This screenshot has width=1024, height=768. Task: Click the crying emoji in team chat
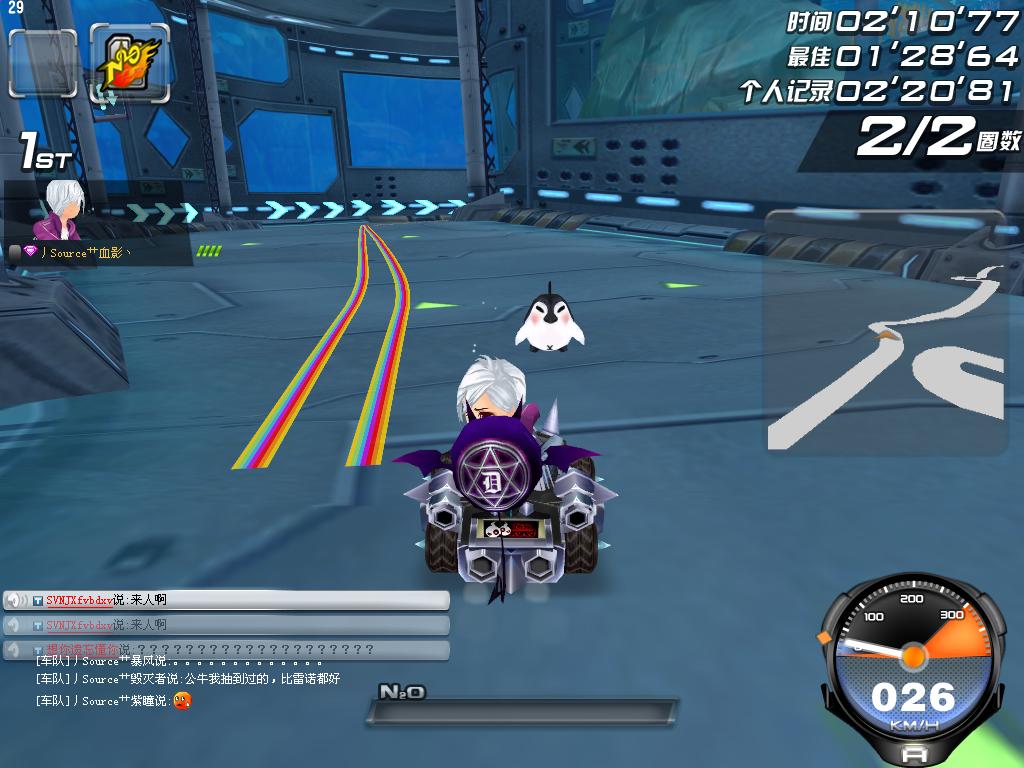click(x=182, y=701)
